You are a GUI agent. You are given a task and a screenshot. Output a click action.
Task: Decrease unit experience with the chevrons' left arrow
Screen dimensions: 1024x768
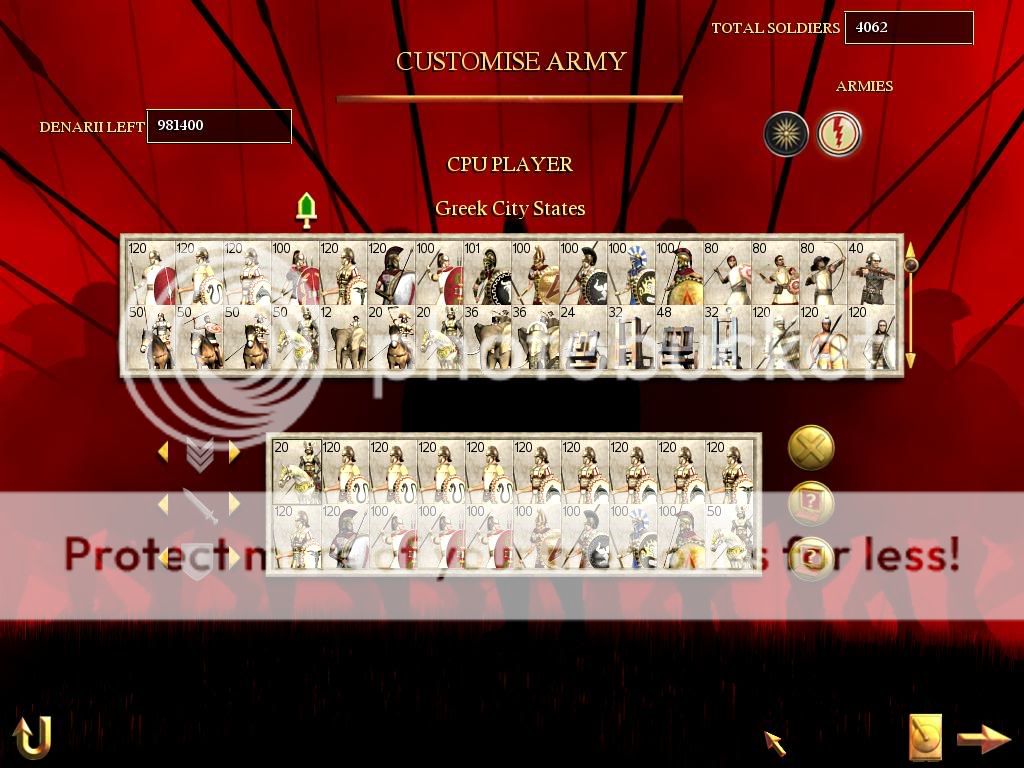[163, 453]
